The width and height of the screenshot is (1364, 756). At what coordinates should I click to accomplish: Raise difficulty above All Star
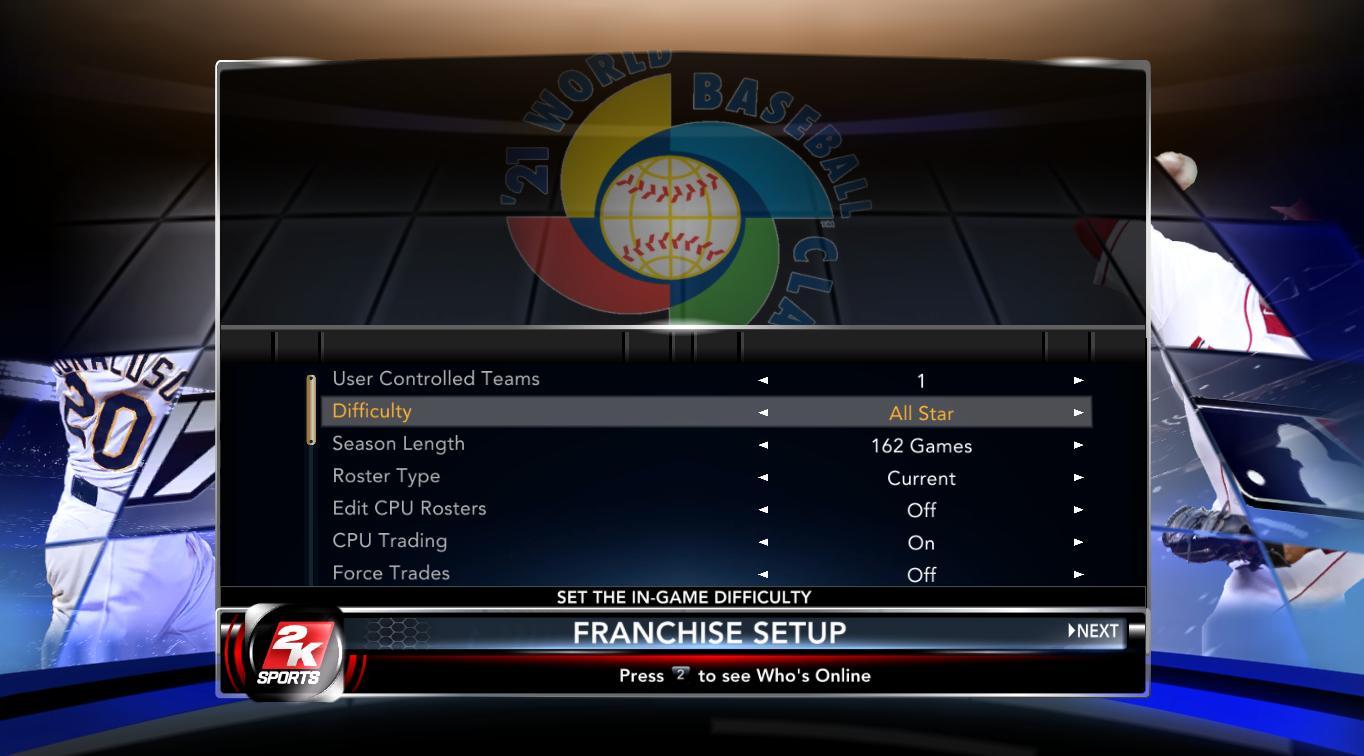point(1078,412)
